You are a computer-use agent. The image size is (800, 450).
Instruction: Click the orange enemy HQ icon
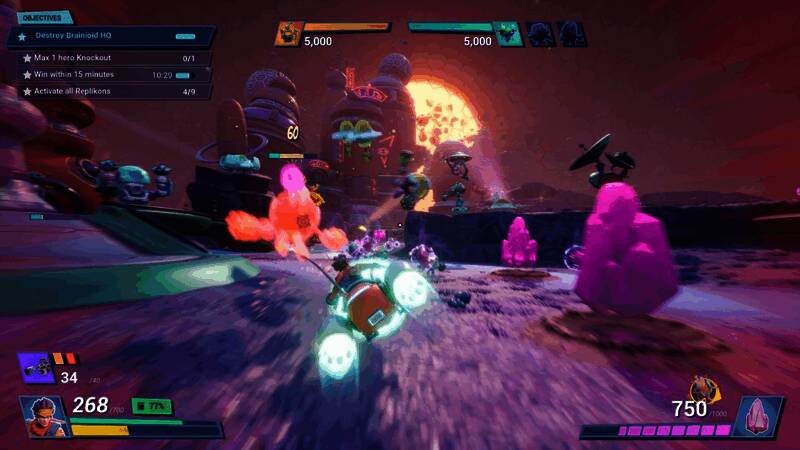click(x=288, y=35)
